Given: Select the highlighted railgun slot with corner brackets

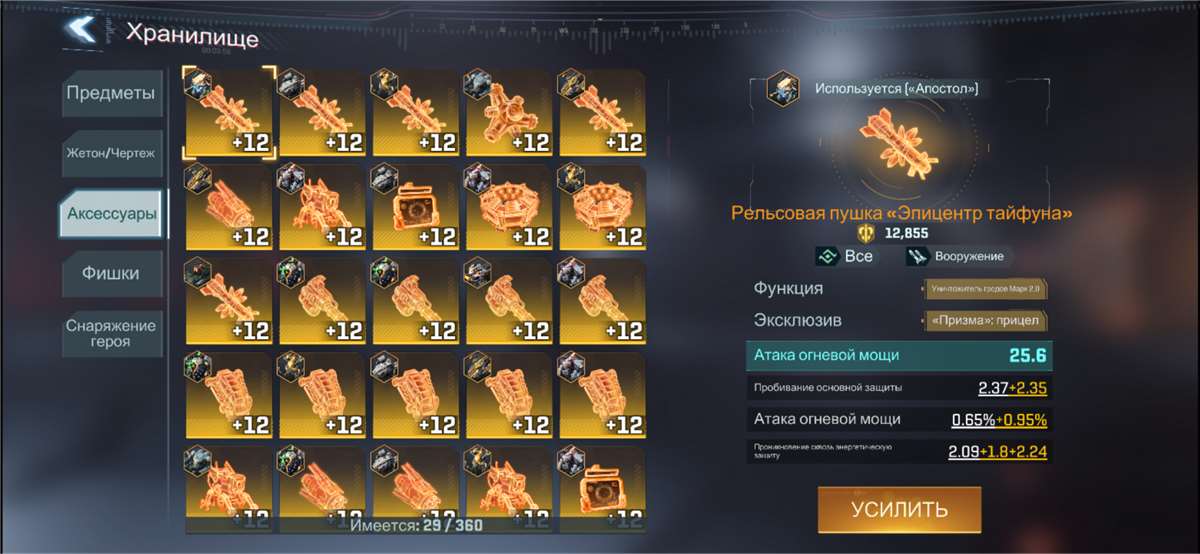Looking at the screenshot, I should (228, 112).
